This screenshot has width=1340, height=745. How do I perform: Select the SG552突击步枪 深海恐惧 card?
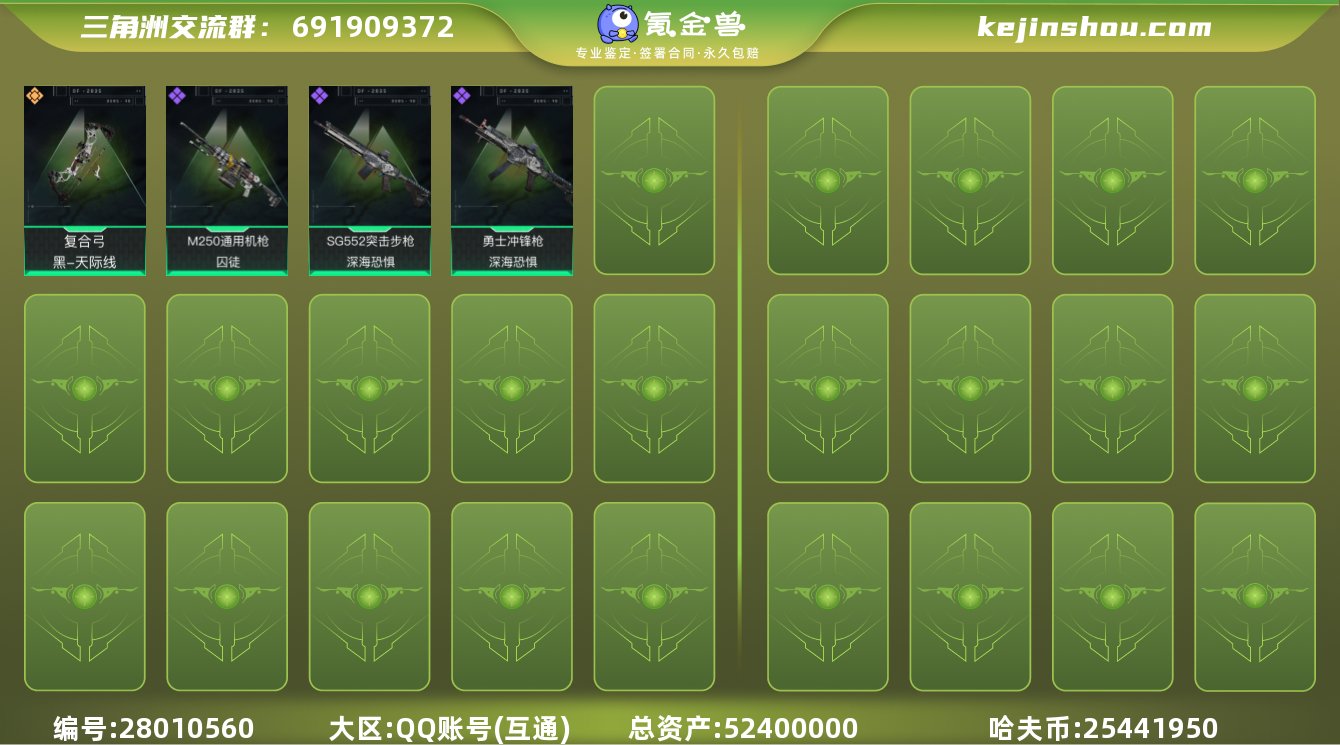point(368,180)
